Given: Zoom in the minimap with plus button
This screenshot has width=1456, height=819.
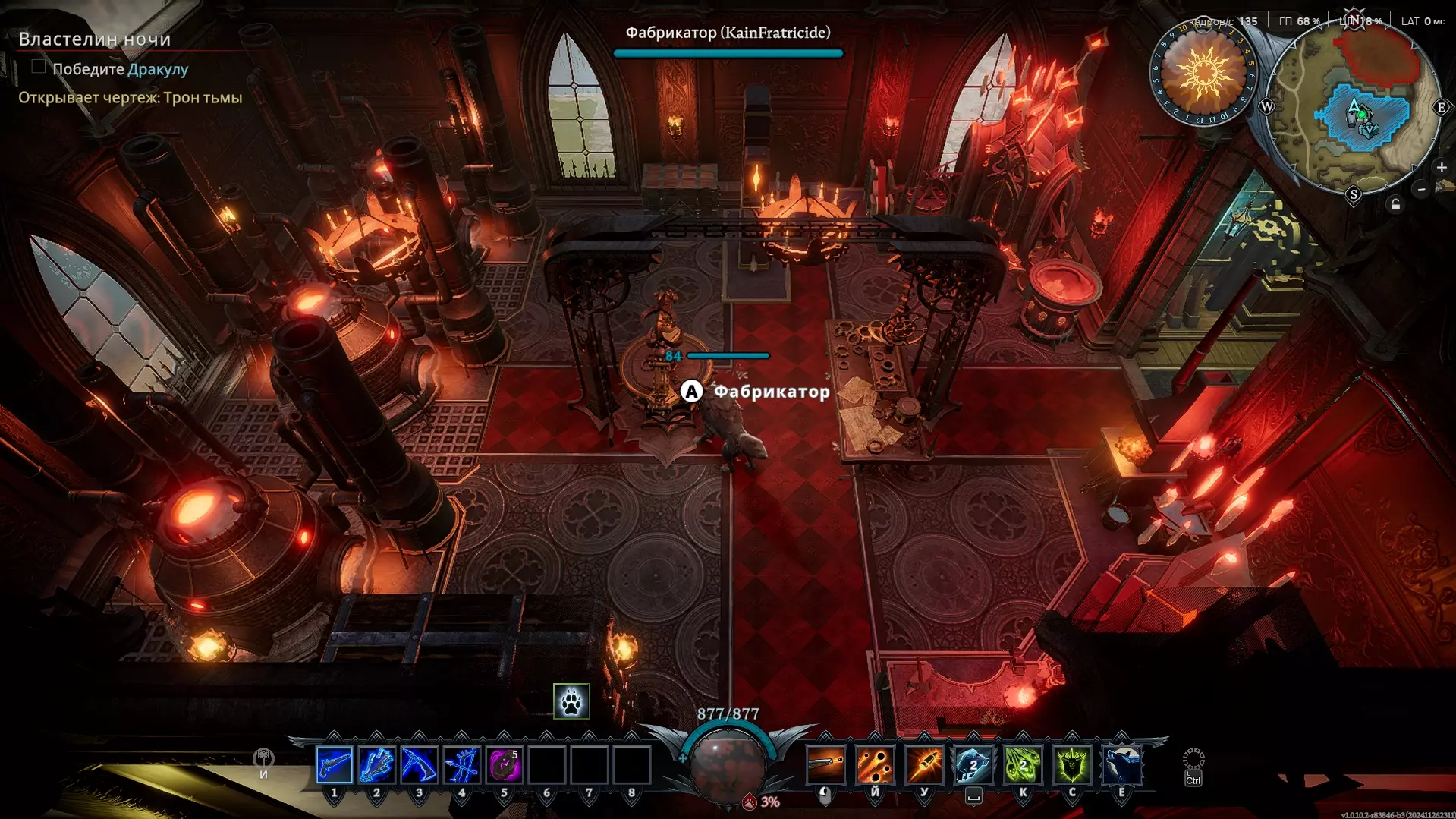Looking at the screenshot, I should (1442, 167).
